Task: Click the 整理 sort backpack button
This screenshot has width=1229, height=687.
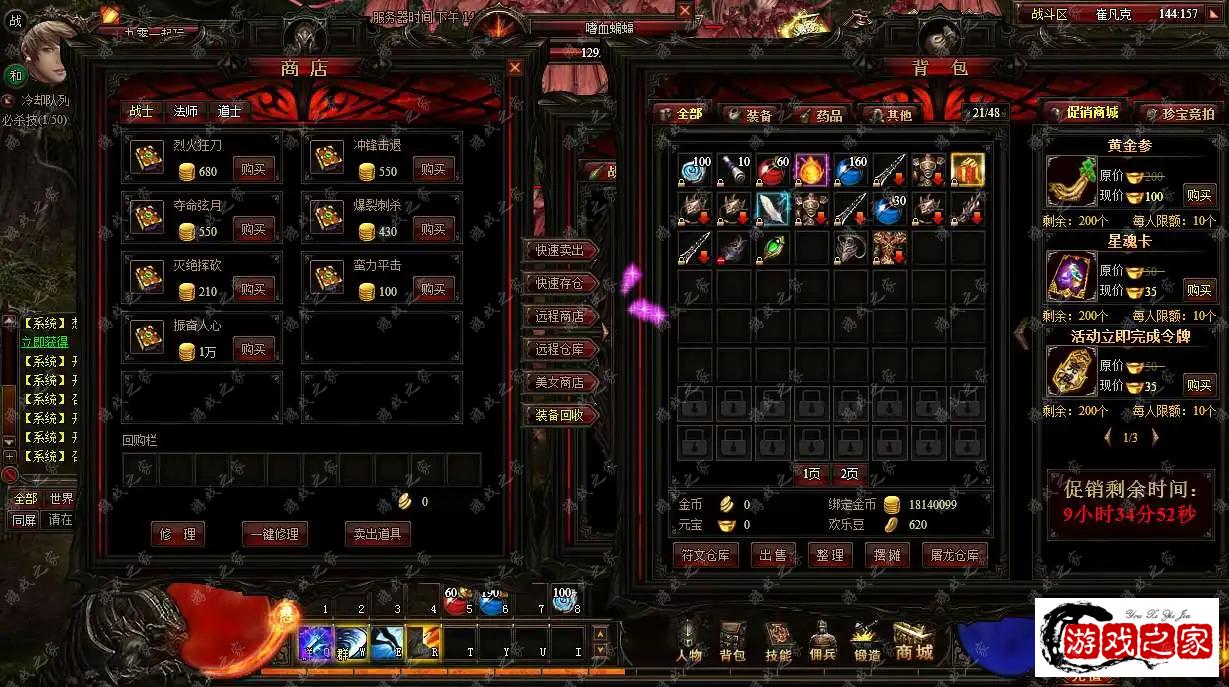Action: tap(829, 555)
